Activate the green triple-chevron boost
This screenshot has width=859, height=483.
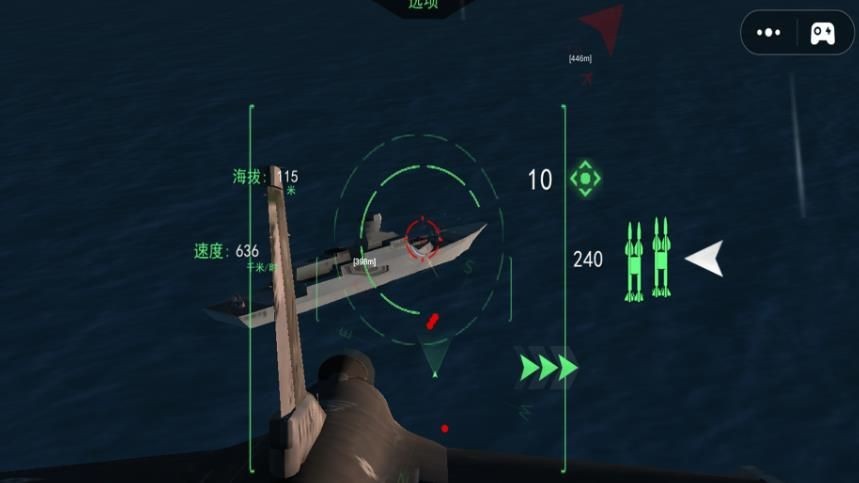click(x=547, y=367)
